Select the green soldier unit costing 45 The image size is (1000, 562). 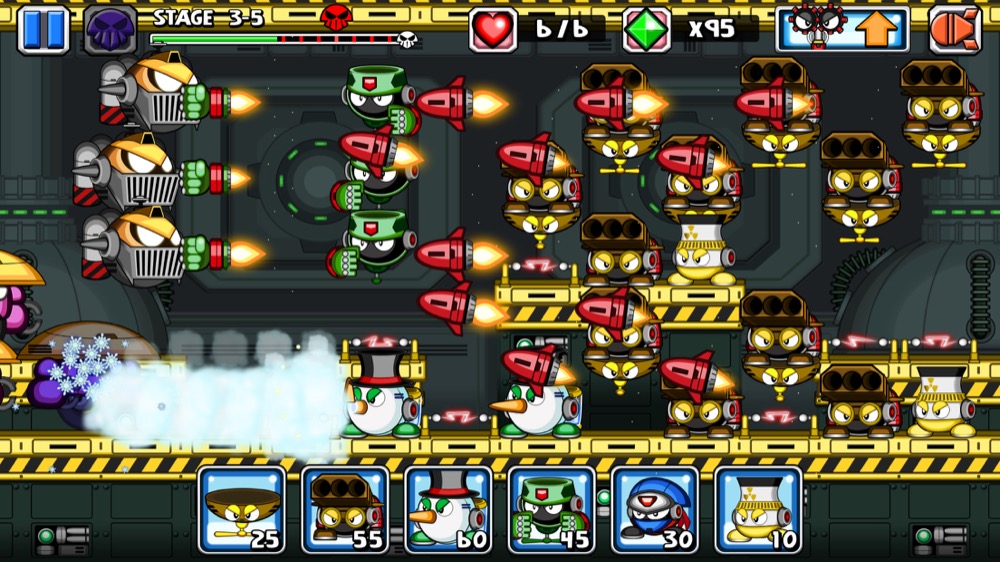click(551, 509)
